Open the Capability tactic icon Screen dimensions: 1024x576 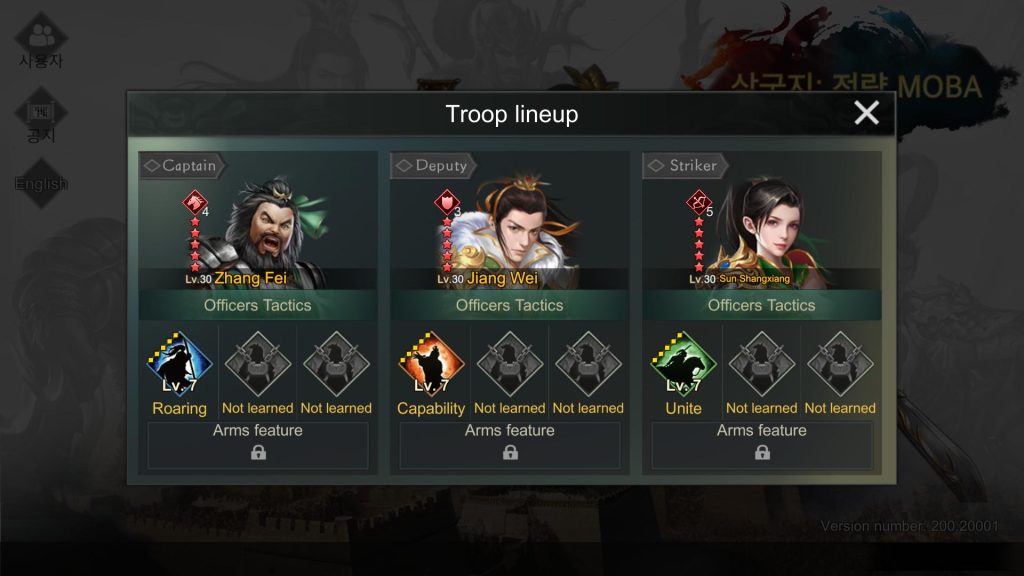[431, 366]
